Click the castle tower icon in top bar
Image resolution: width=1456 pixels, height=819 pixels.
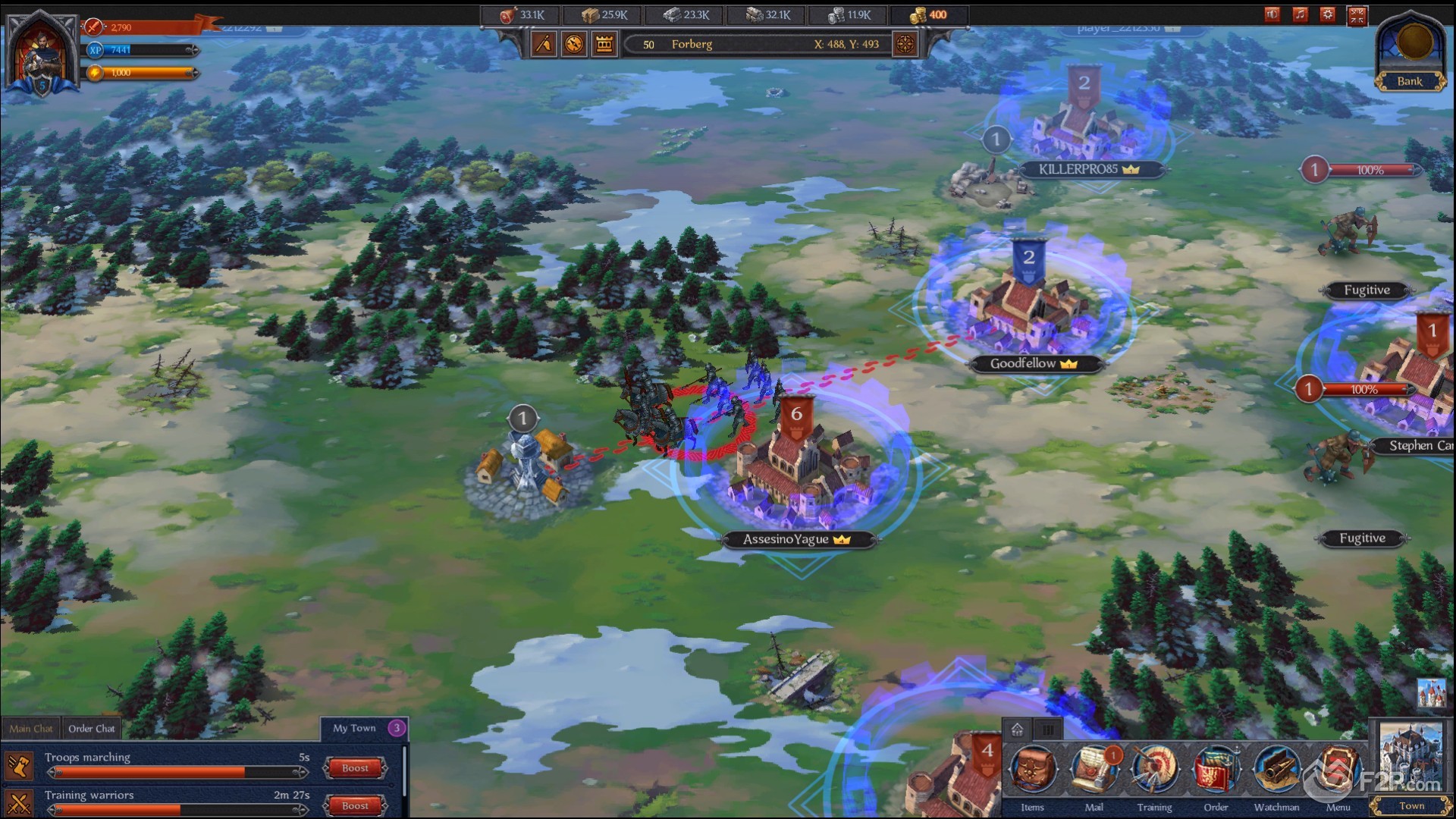[x=604, y=44]
